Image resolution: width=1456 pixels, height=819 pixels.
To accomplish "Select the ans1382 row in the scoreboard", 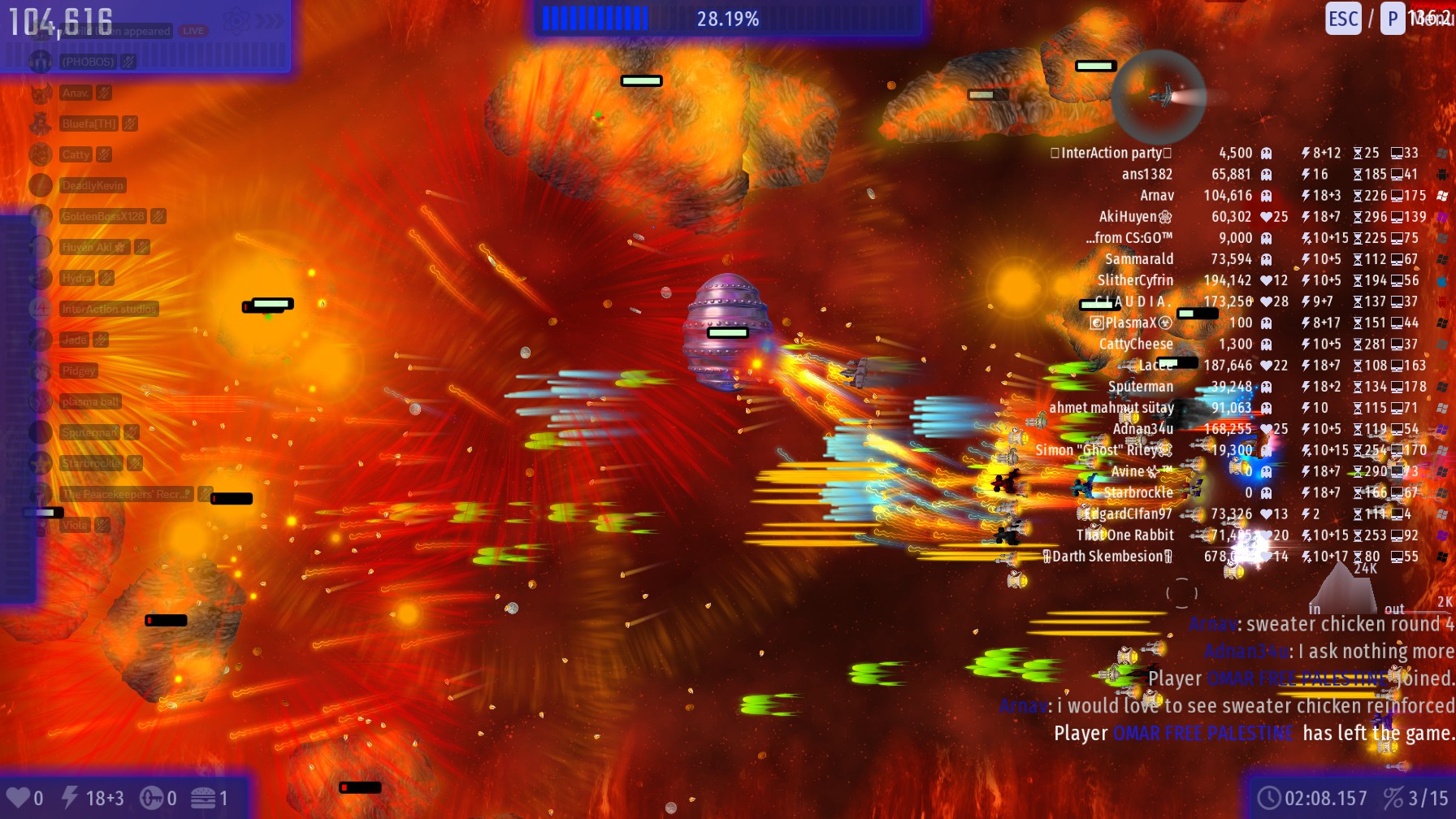I will point(1146,174).
